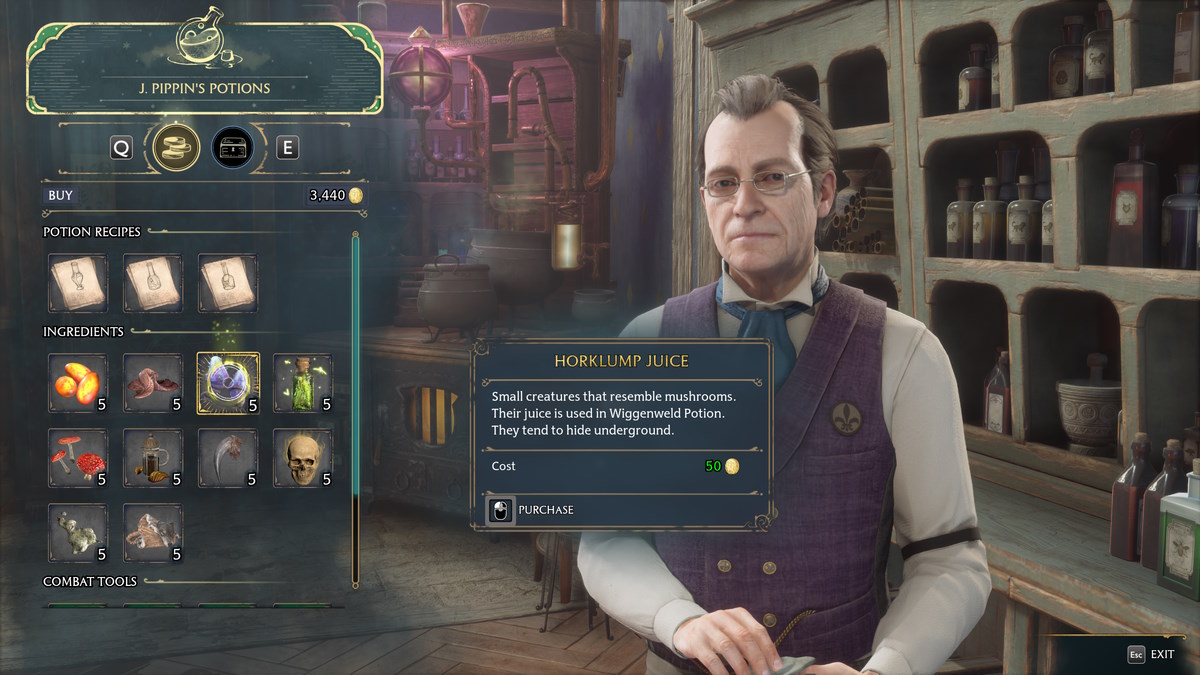Choose the Dugbog Tongue ingredient slot
Image resolution: width=1200 pixels, height=675 pixels.
coord(153,382)
